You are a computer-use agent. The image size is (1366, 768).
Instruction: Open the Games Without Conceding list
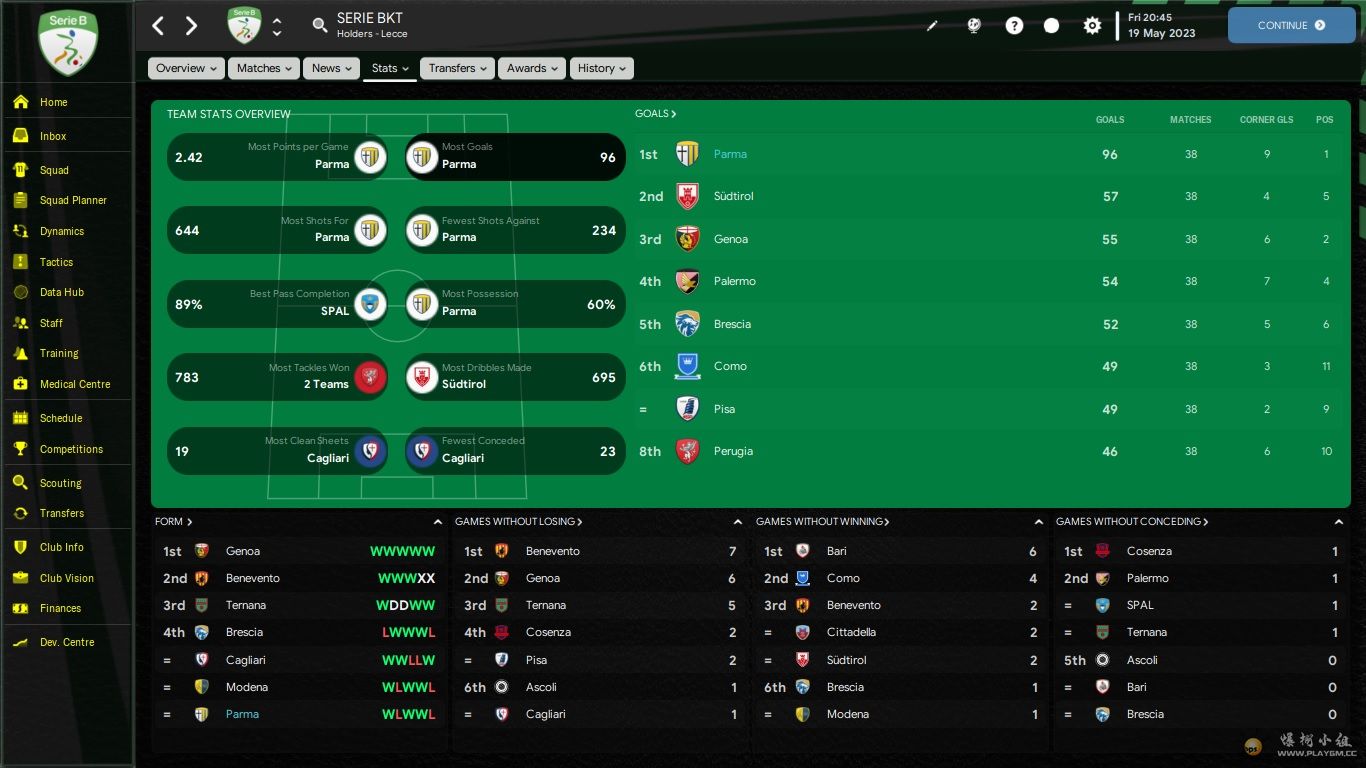click(x=1132, y=522)
